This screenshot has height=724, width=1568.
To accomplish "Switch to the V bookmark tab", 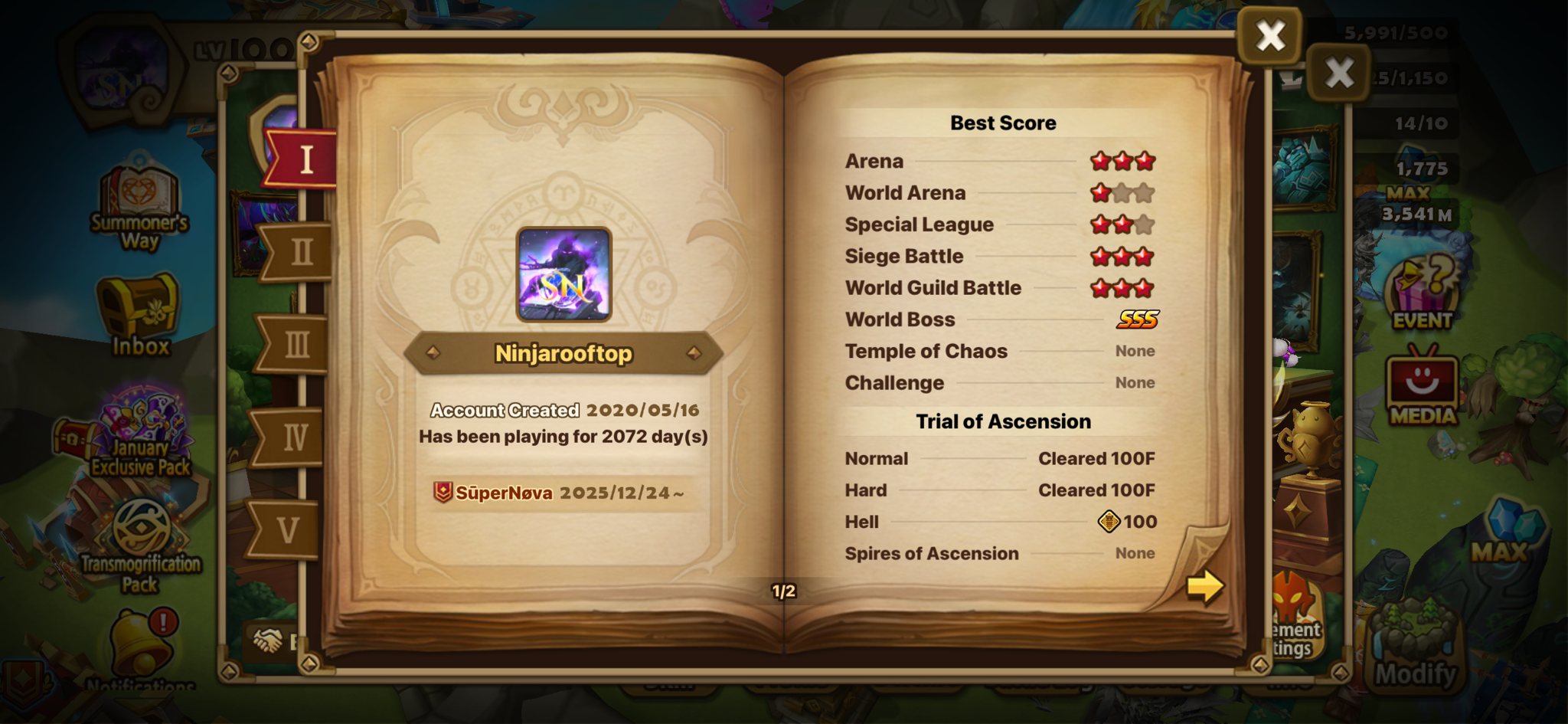I will (288, 530).
